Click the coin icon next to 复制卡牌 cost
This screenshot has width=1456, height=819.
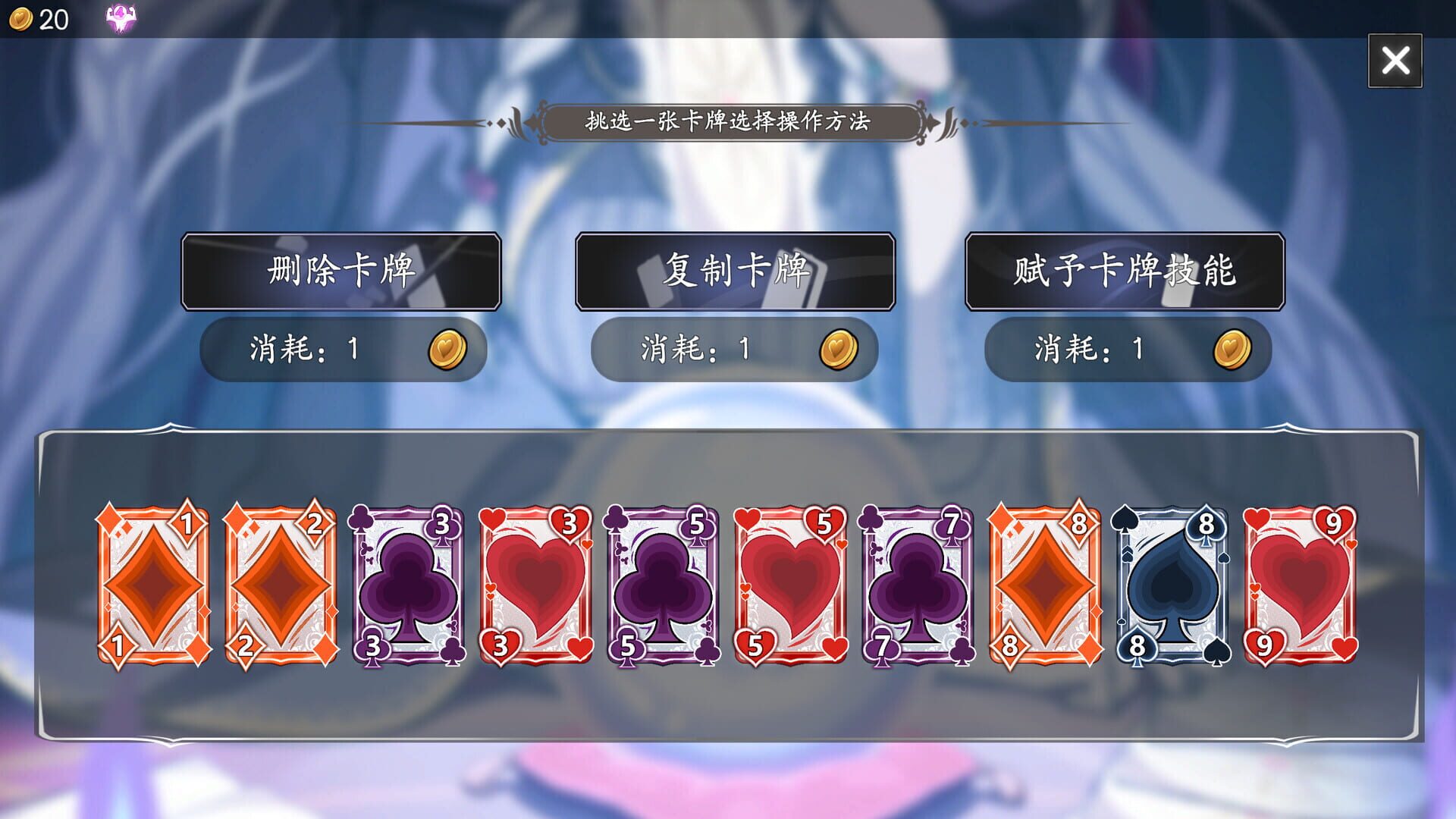point(839,350)
